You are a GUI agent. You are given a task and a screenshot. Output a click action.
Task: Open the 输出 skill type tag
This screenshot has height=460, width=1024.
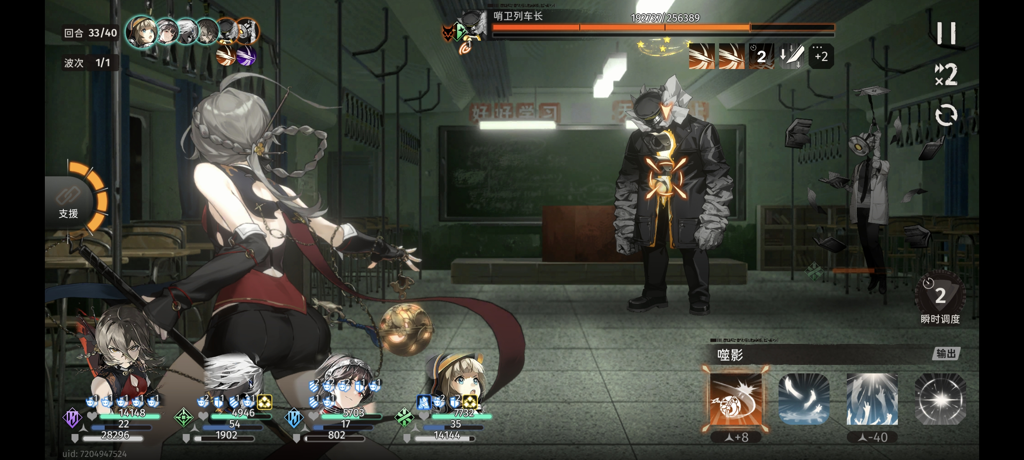[945, 354]
